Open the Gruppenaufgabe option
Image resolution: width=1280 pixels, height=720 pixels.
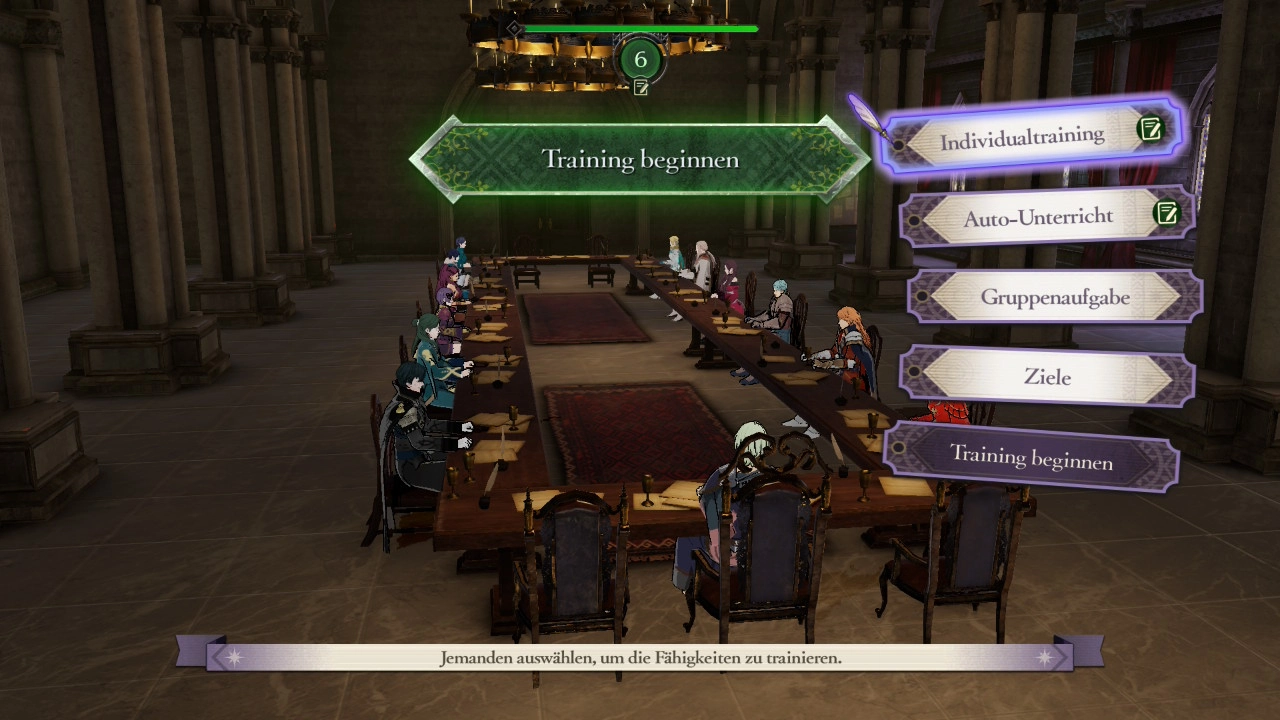[x=1054, y=297]
